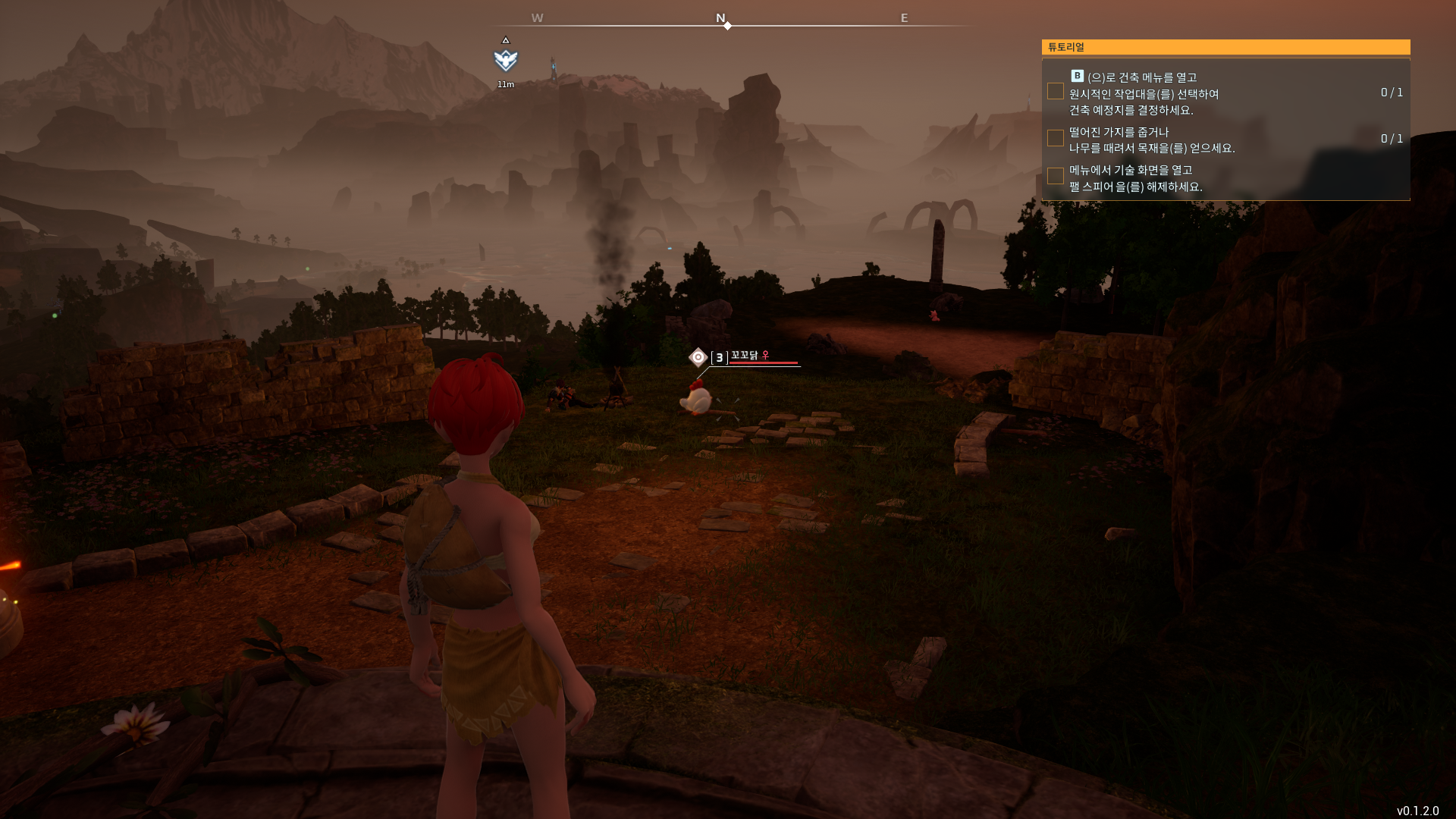Click the Pal Sphere unlock objective checkbox
The width and height of the screenshot is (1456, 819).
coord(1055,176)
